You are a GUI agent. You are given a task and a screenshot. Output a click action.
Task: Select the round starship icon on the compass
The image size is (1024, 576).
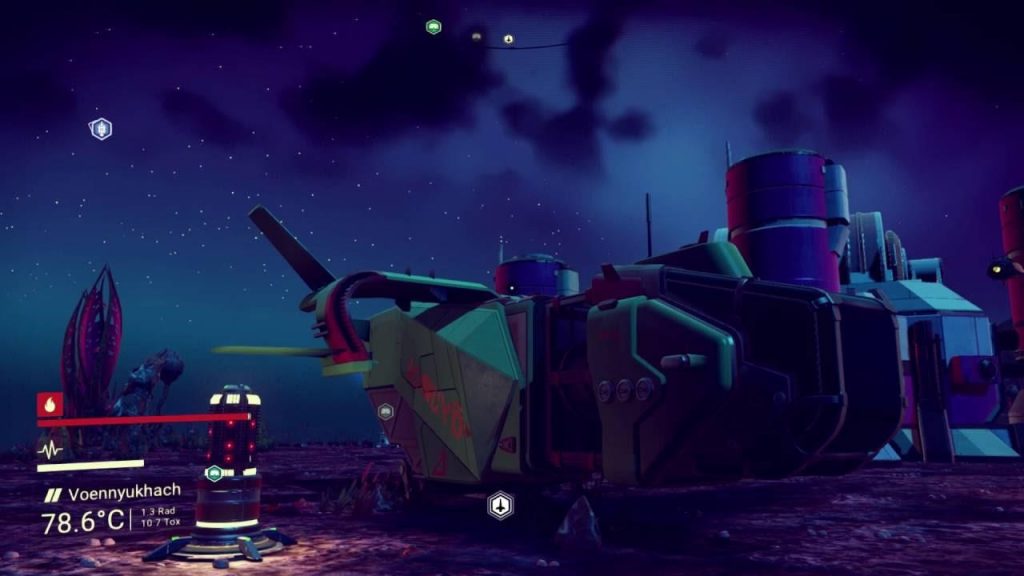(508, 39)
